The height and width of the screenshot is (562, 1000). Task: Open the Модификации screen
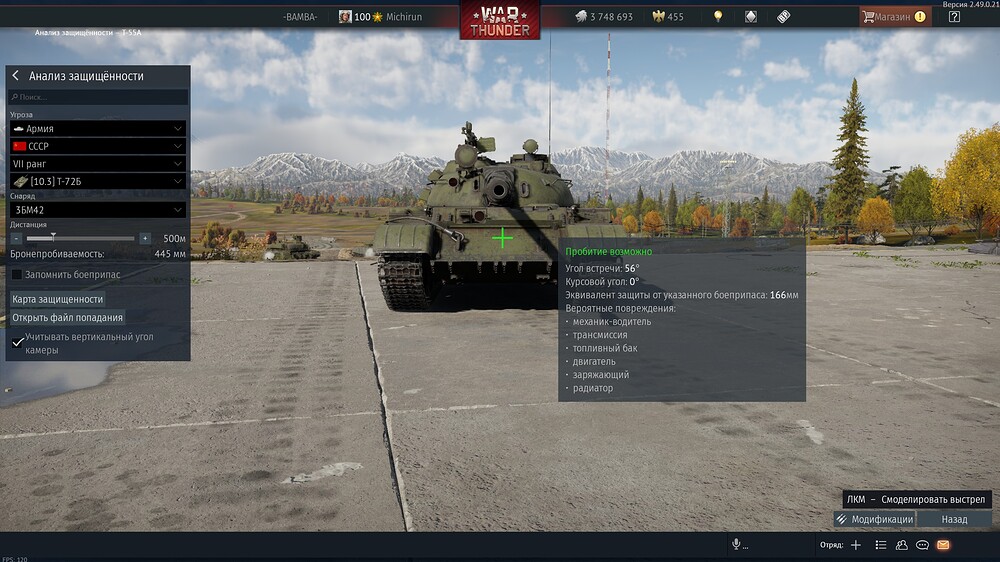click(x=874, y=519)
